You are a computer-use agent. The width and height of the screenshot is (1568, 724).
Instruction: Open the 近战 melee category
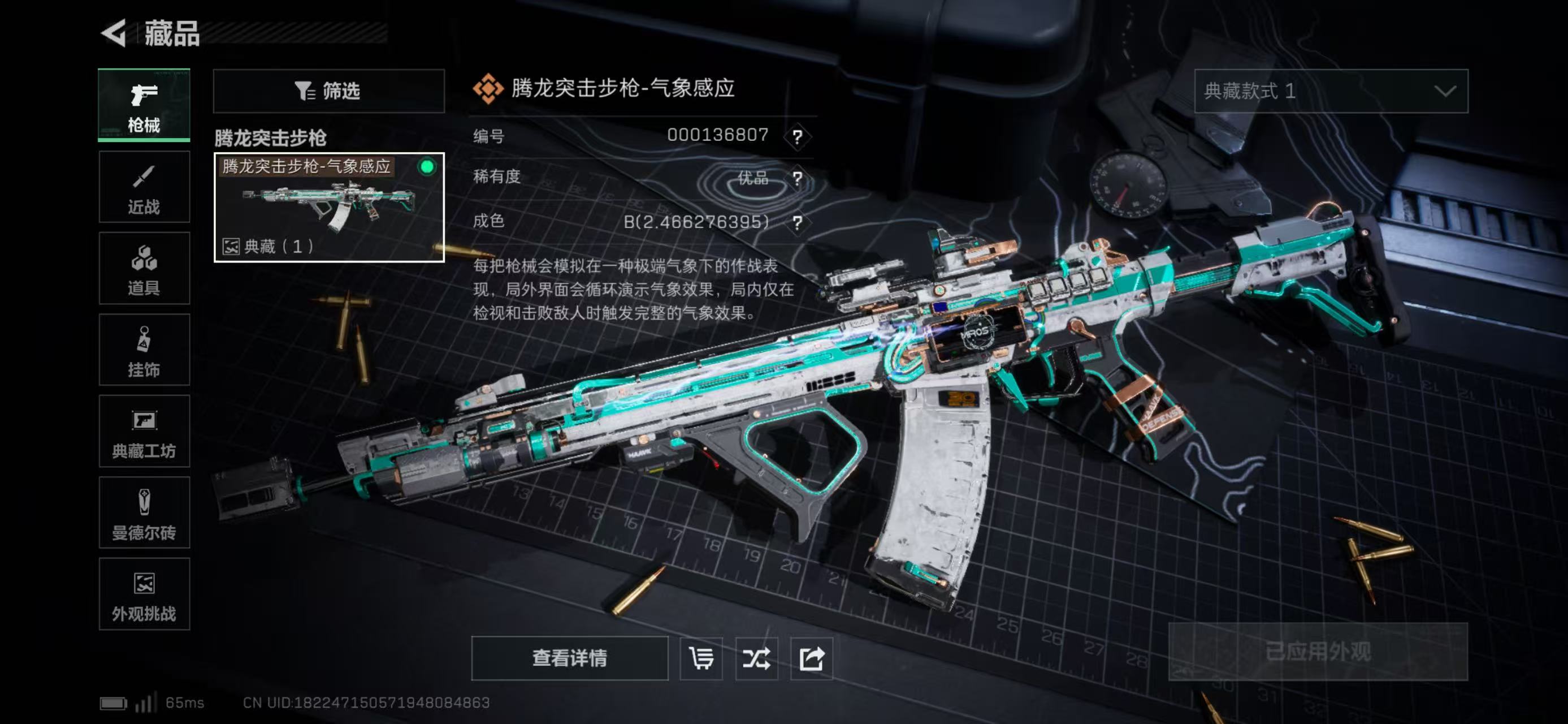click(144, 186)
